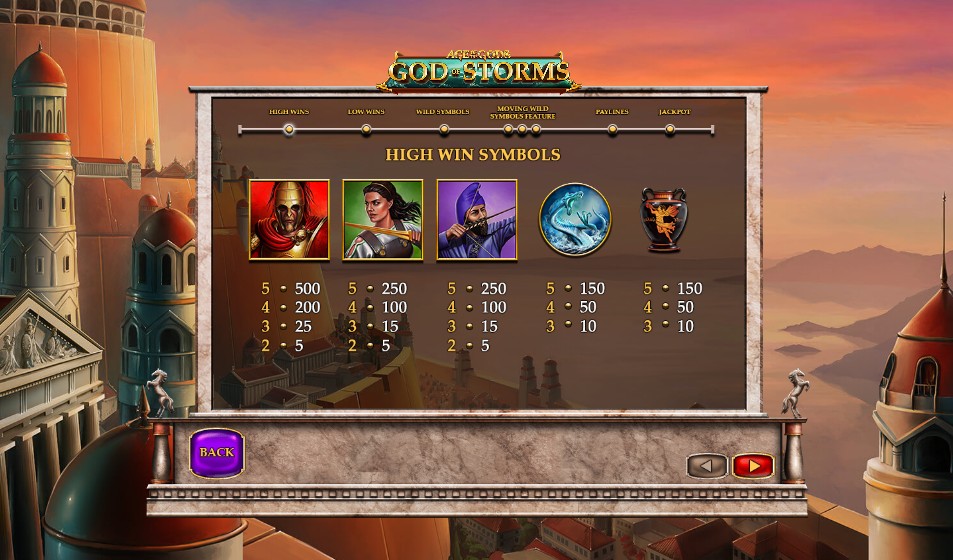Screen dimensions: 953x560
Task: Show the Jackpot section
Action: 670,129
